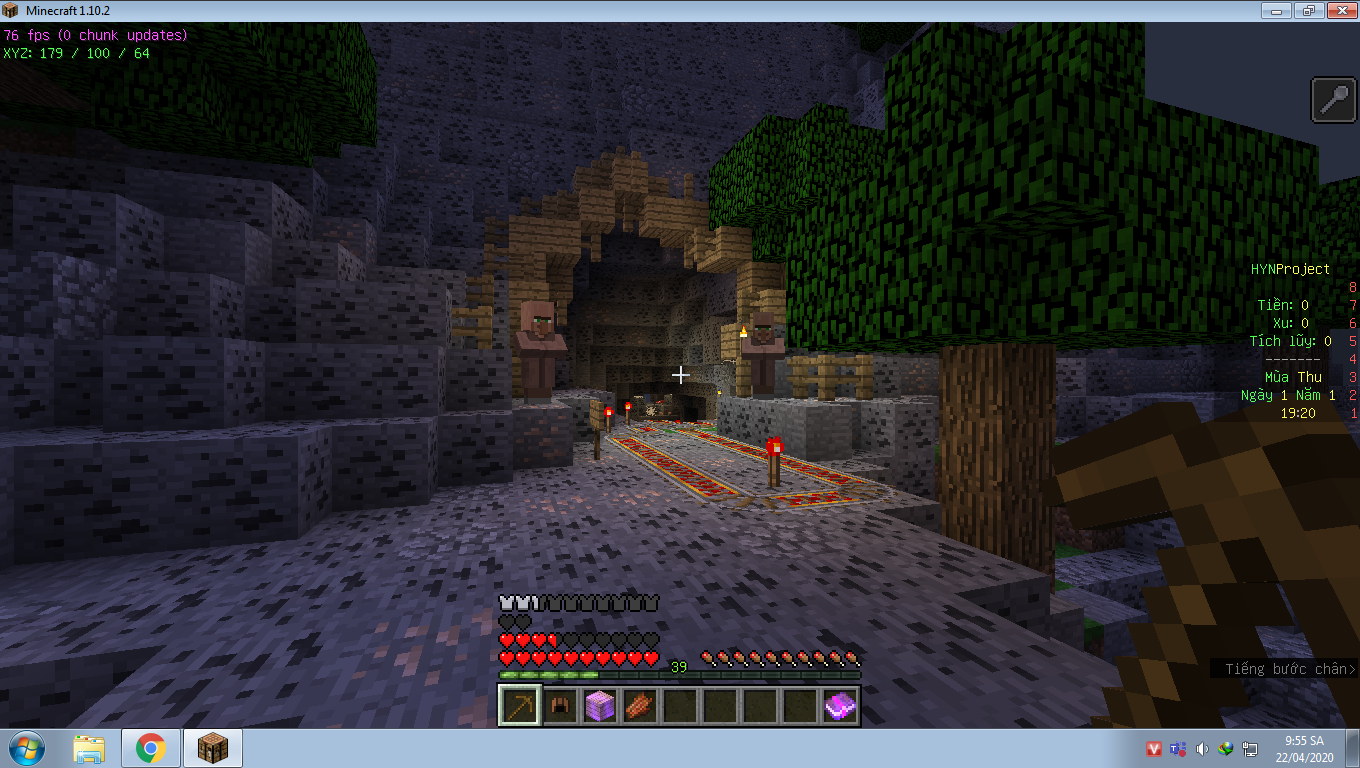Choose the leather helmet hotbar slot

click(x=560, y=706)
